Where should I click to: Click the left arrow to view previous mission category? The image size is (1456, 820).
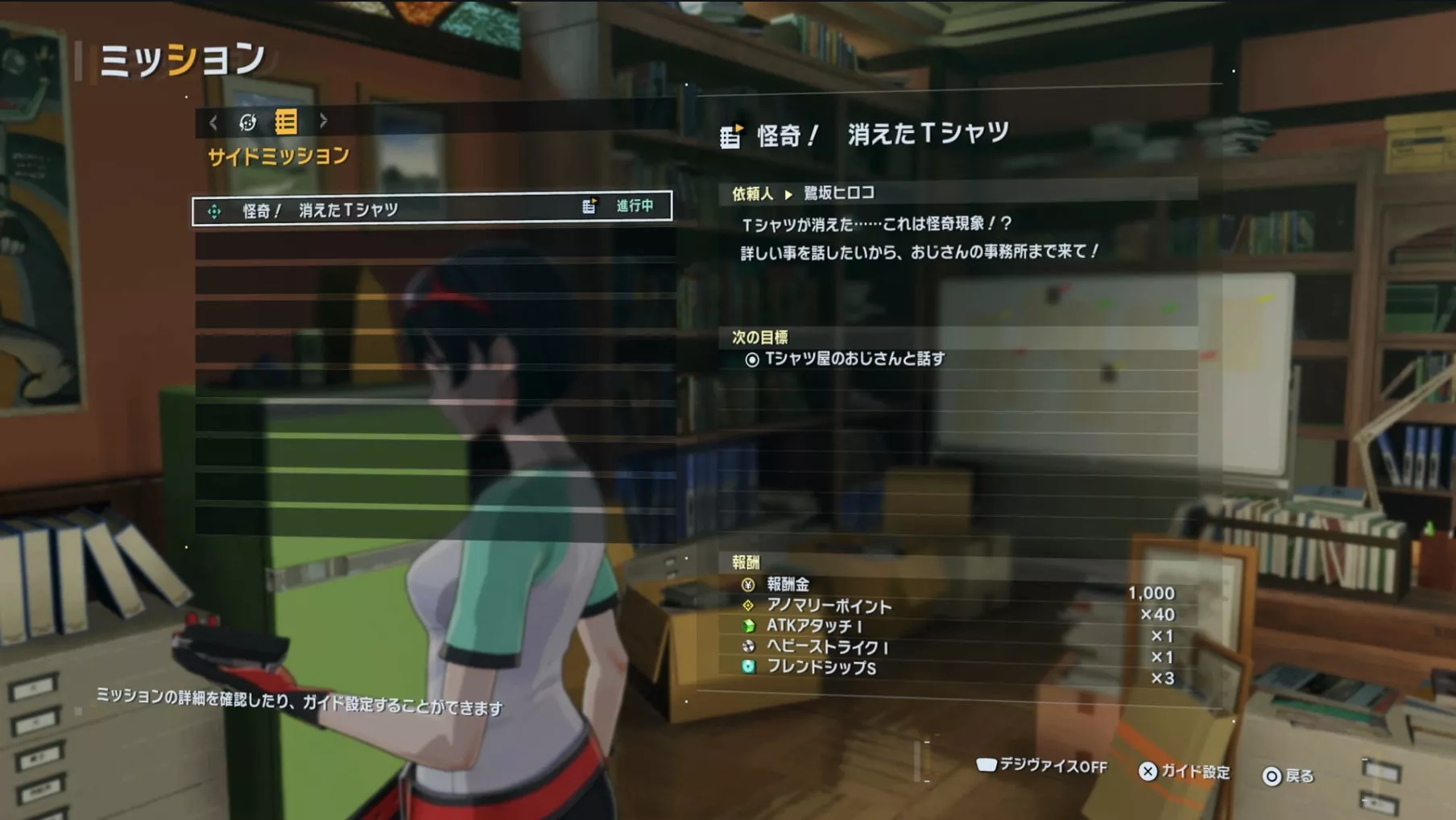pyautogui.click(x=213, y=122)
